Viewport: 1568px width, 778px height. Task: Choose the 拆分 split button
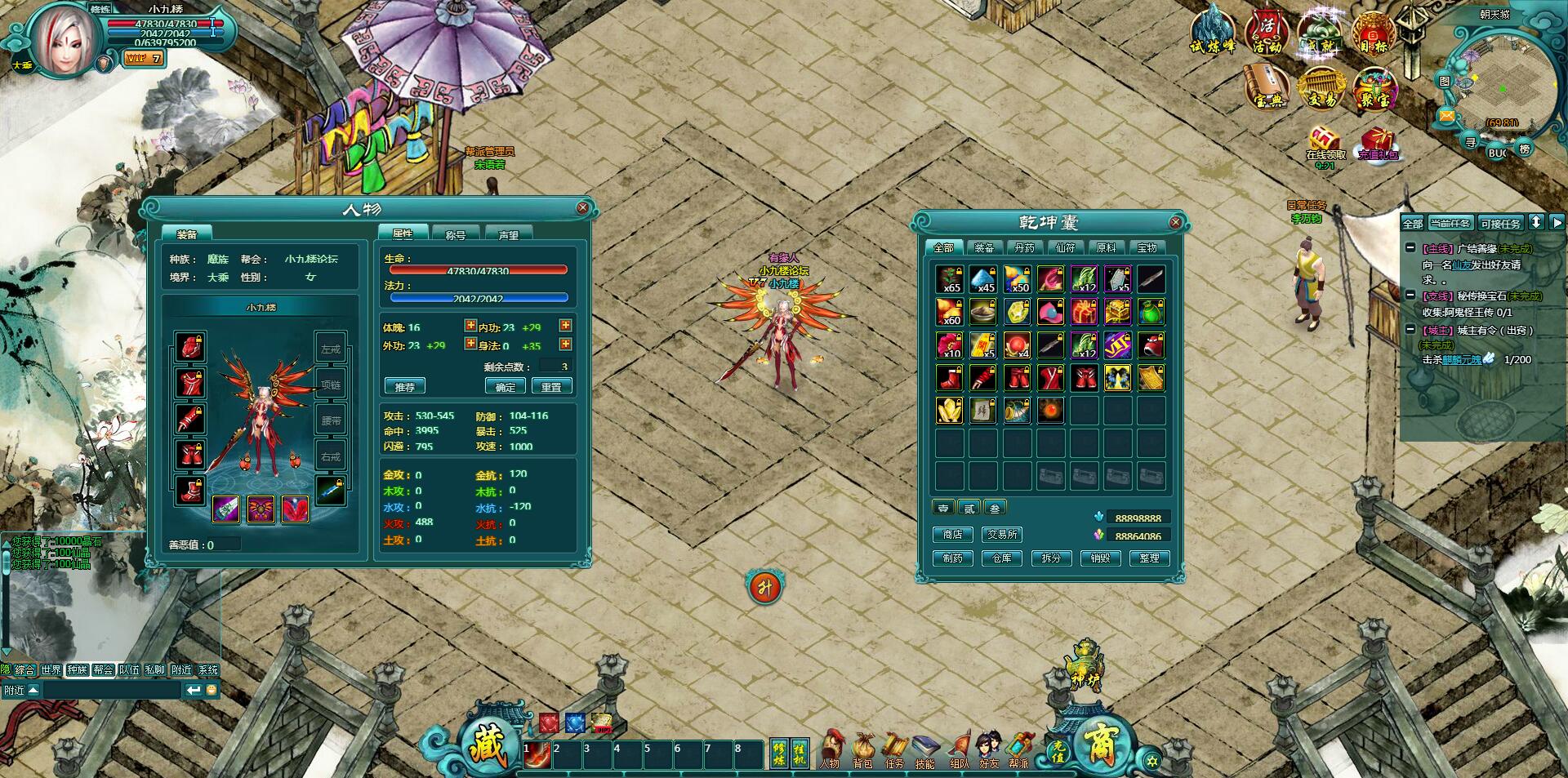tap(1051, 558)
